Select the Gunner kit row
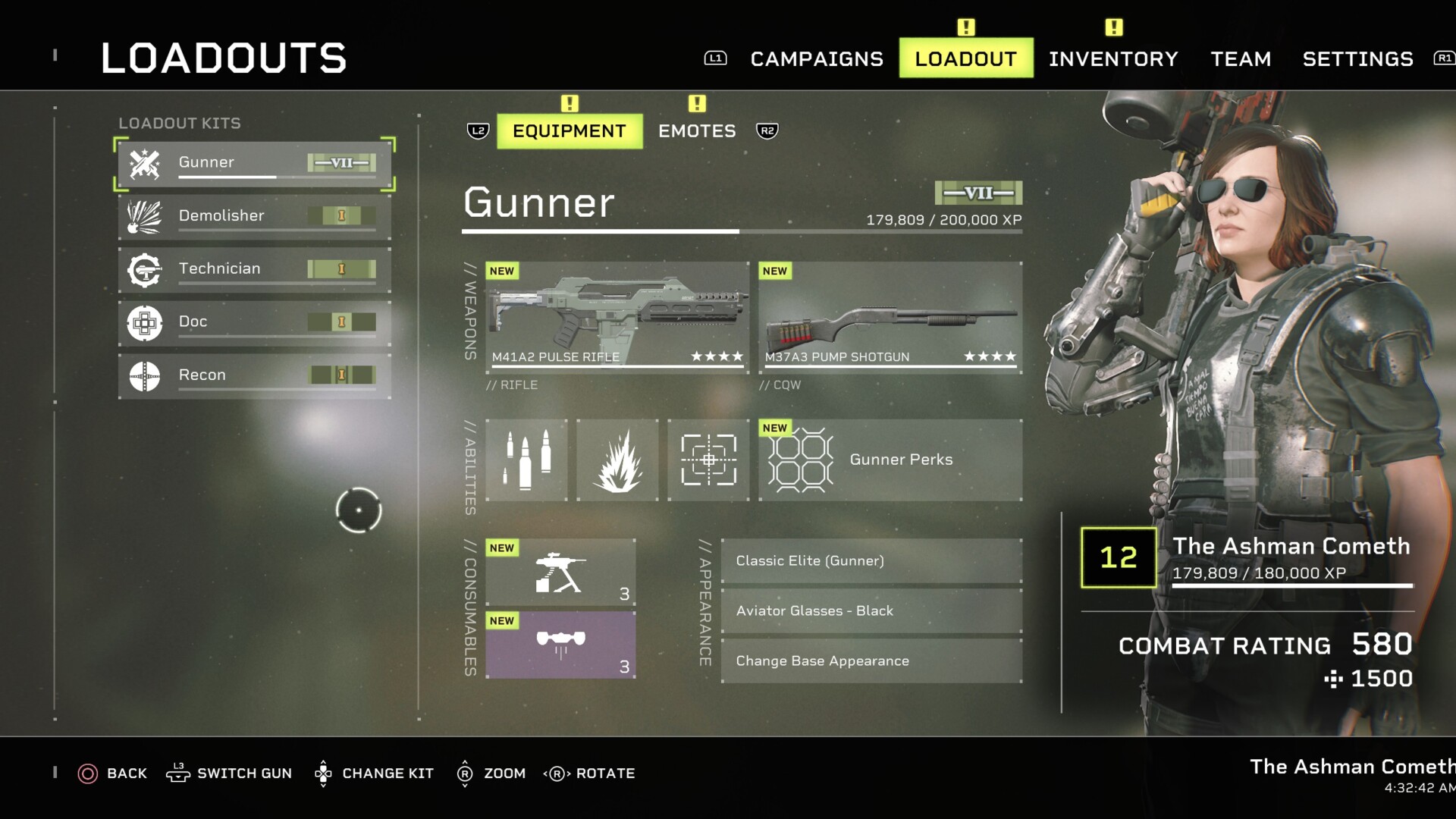Viewport: 1456px width, 819px height. [254, 163]
